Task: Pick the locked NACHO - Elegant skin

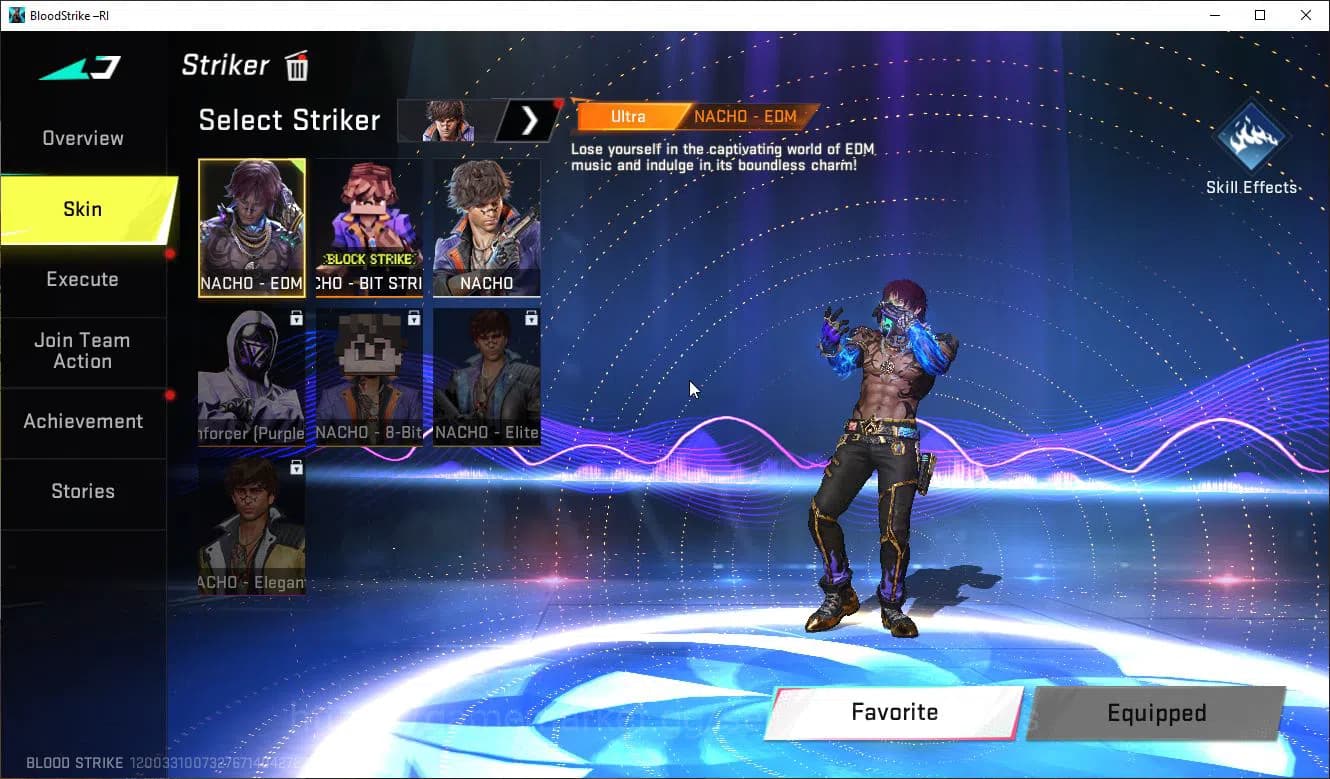Action: point(252,526)
